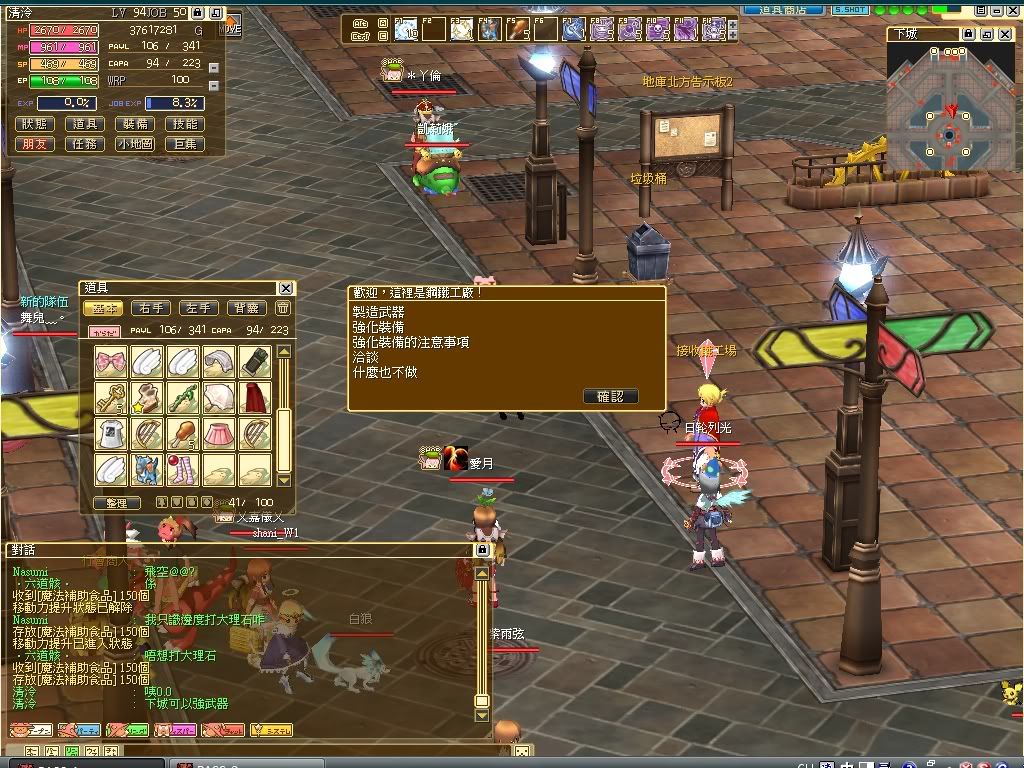The image size is (1024, 768).
Task: Confirm the dialogue with the 確認 button
Action: (x=610, y=396)
